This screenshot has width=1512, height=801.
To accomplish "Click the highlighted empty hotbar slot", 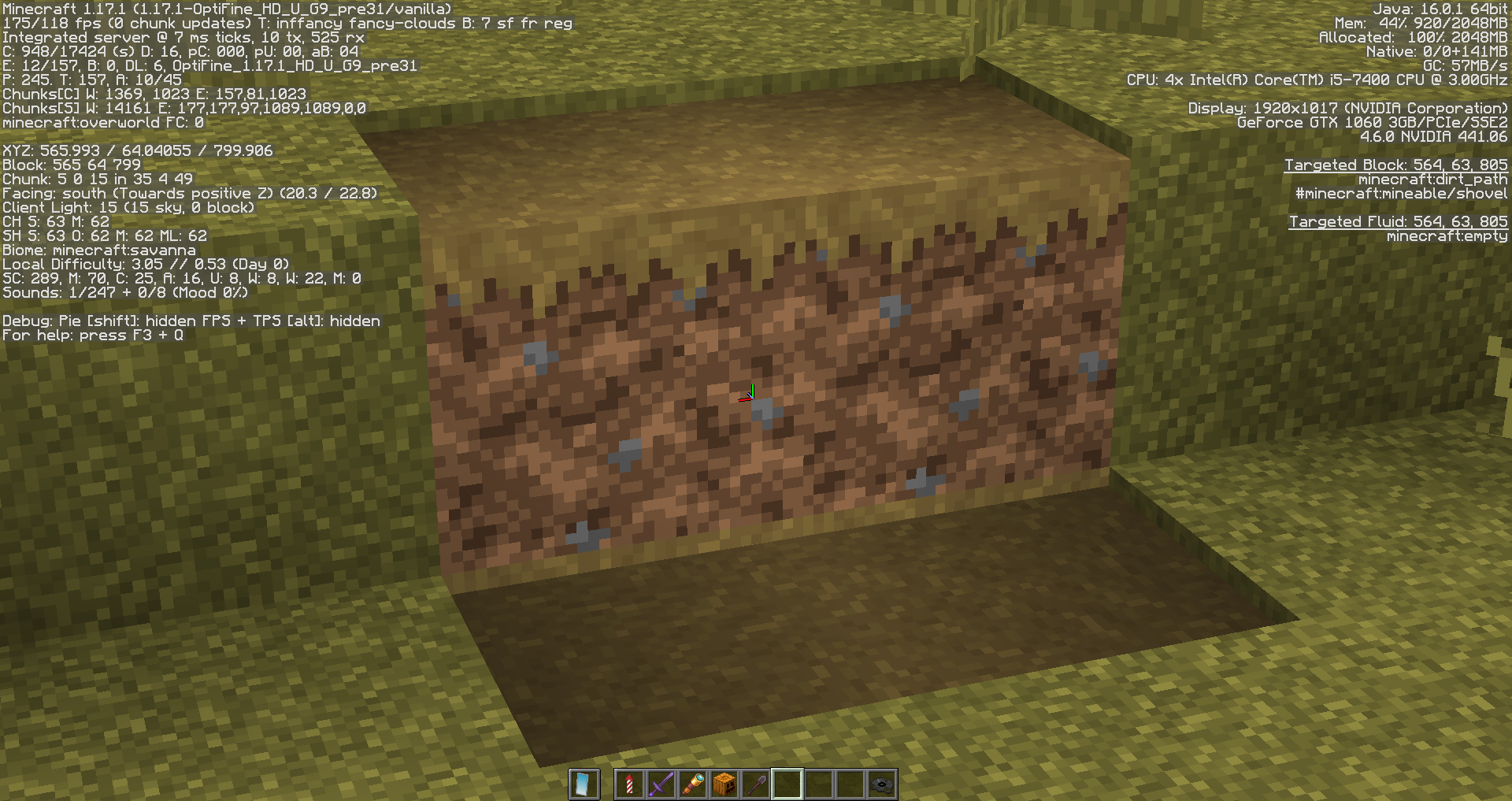I will 787,782.
